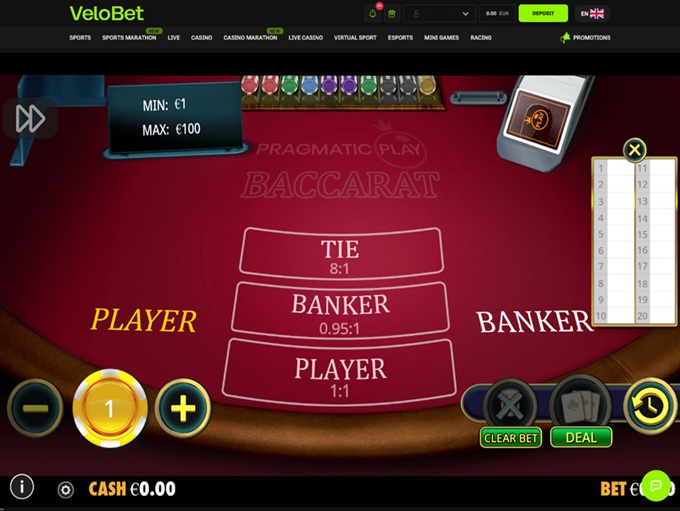Hit the Deal button

pos(581,438)
